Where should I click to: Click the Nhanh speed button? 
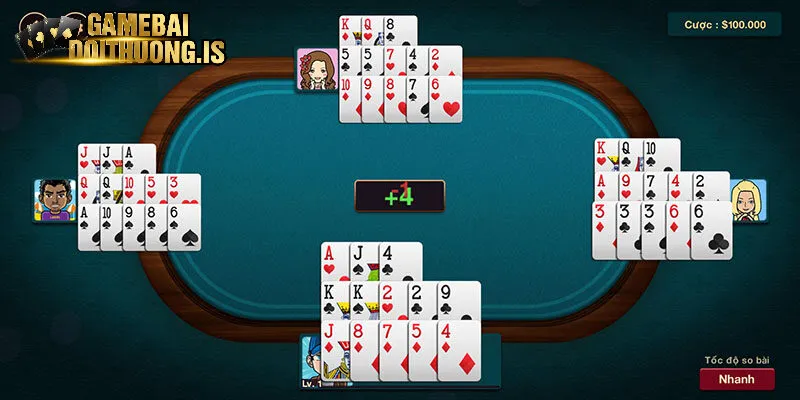coord(737,379)
